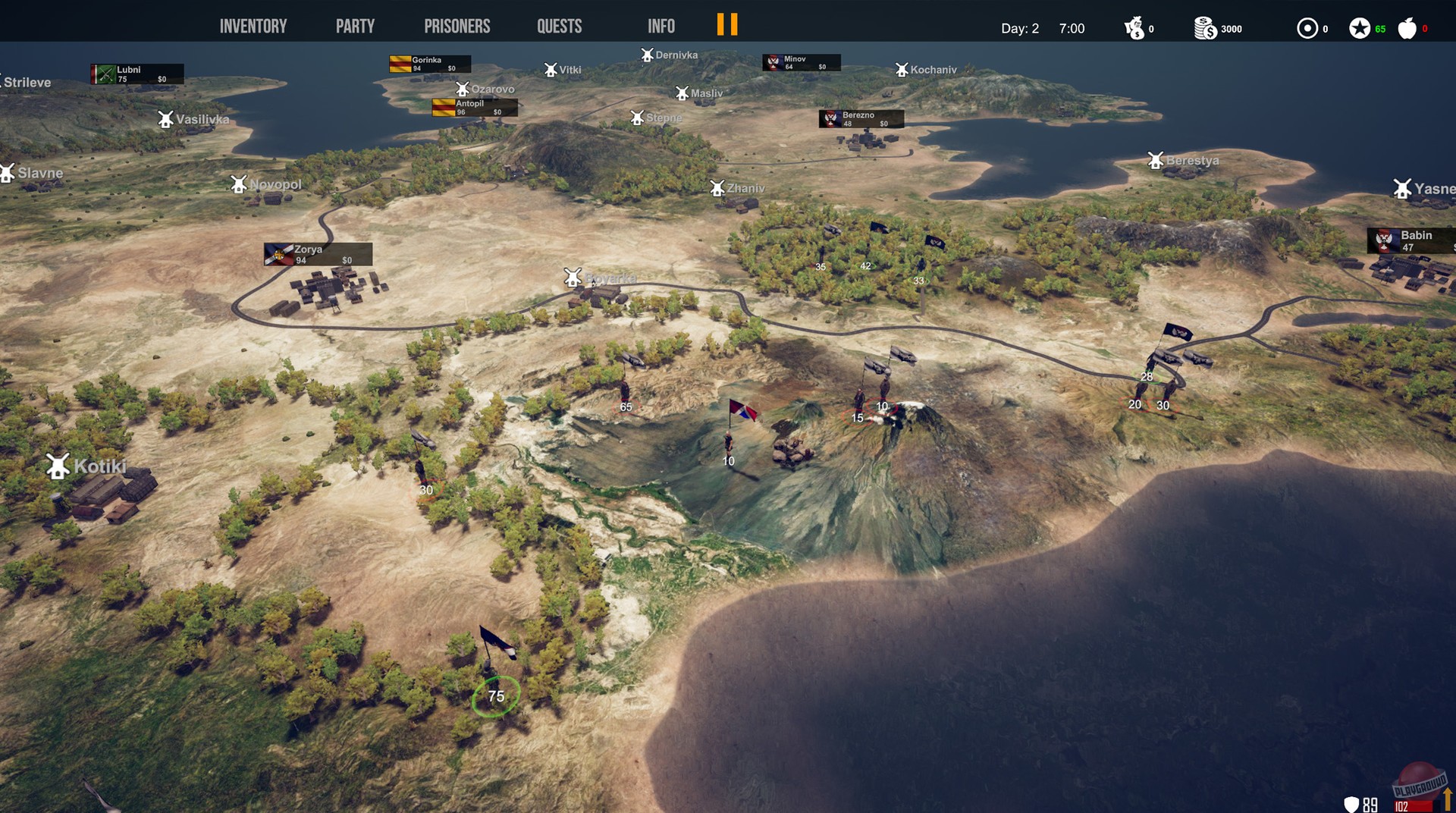Click the ammo icon next to the coins
Screen dimensions: 1456x813
1308,28
